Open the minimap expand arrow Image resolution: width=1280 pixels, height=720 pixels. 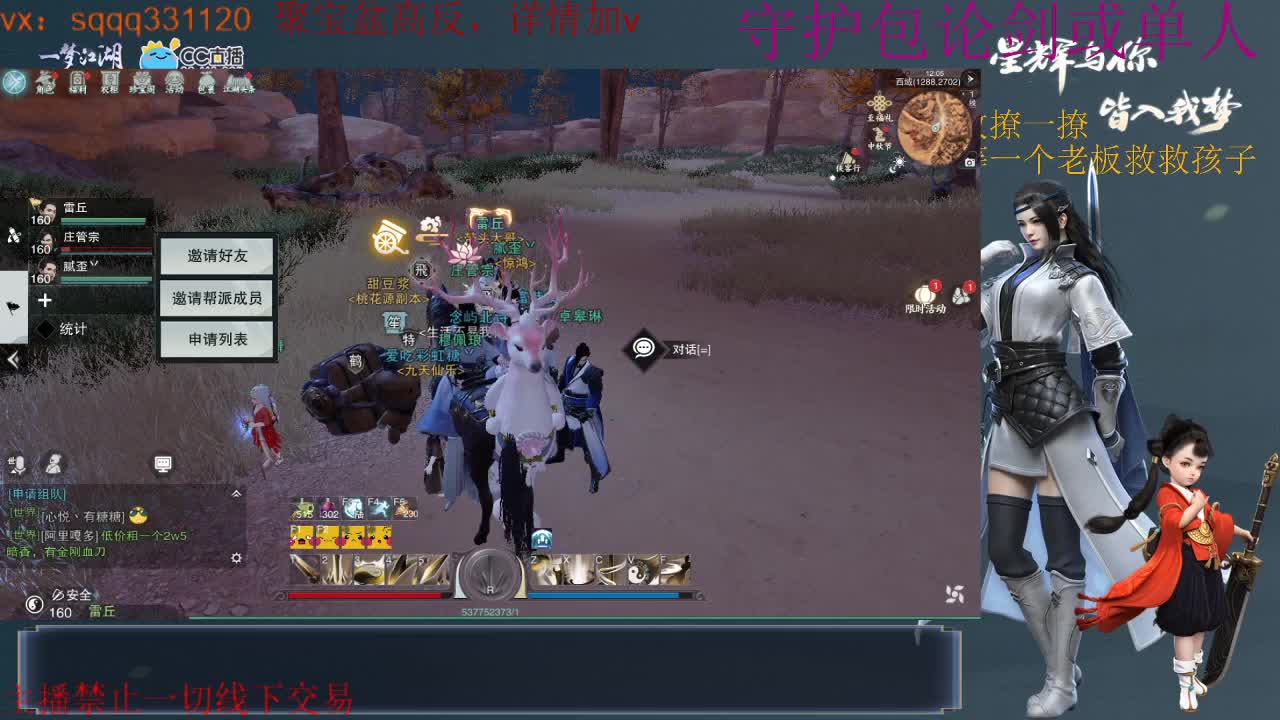pyautogui.click(x=970, y=77)
